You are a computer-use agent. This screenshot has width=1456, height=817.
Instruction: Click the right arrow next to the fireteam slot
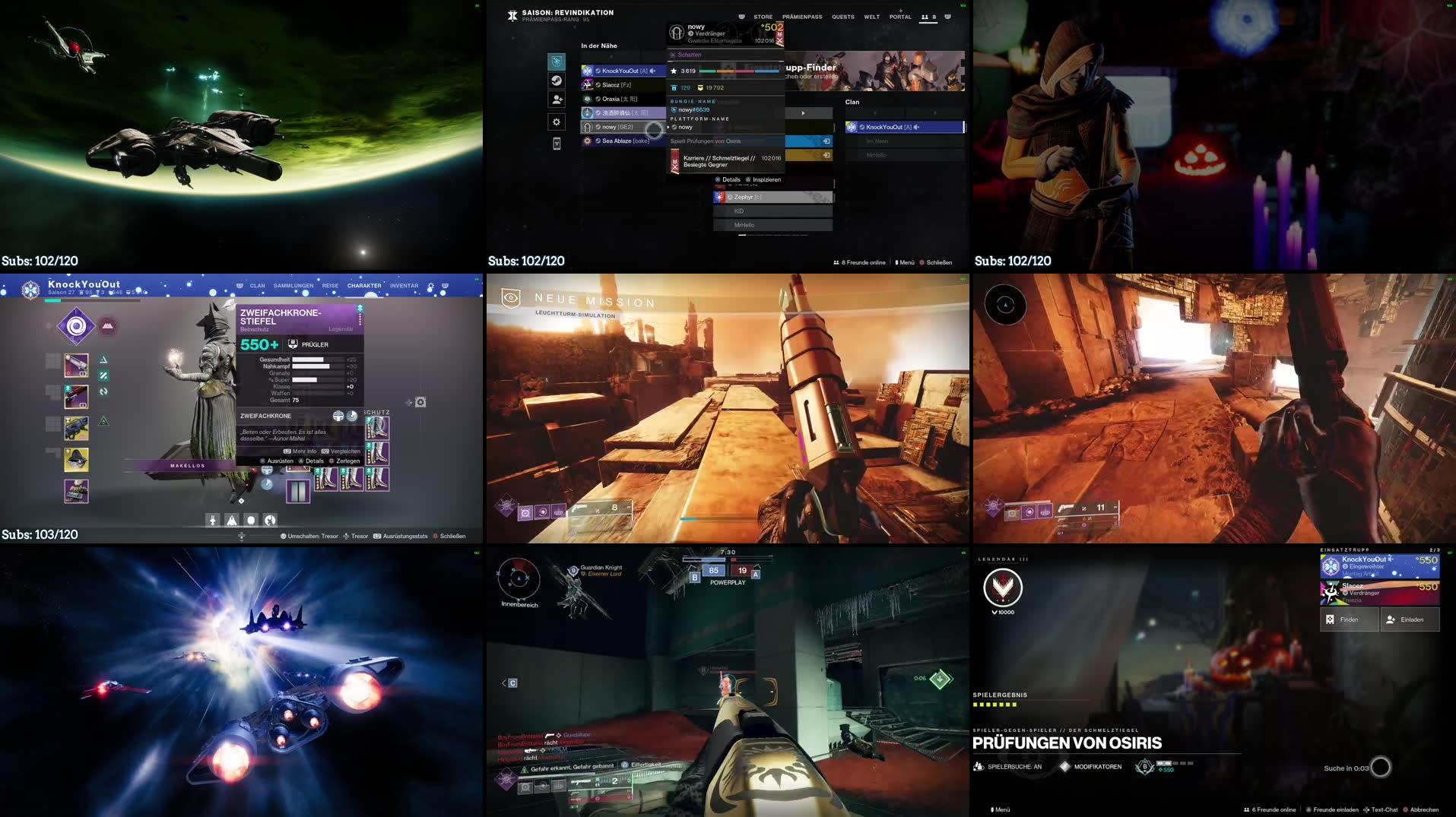[803, 112]
